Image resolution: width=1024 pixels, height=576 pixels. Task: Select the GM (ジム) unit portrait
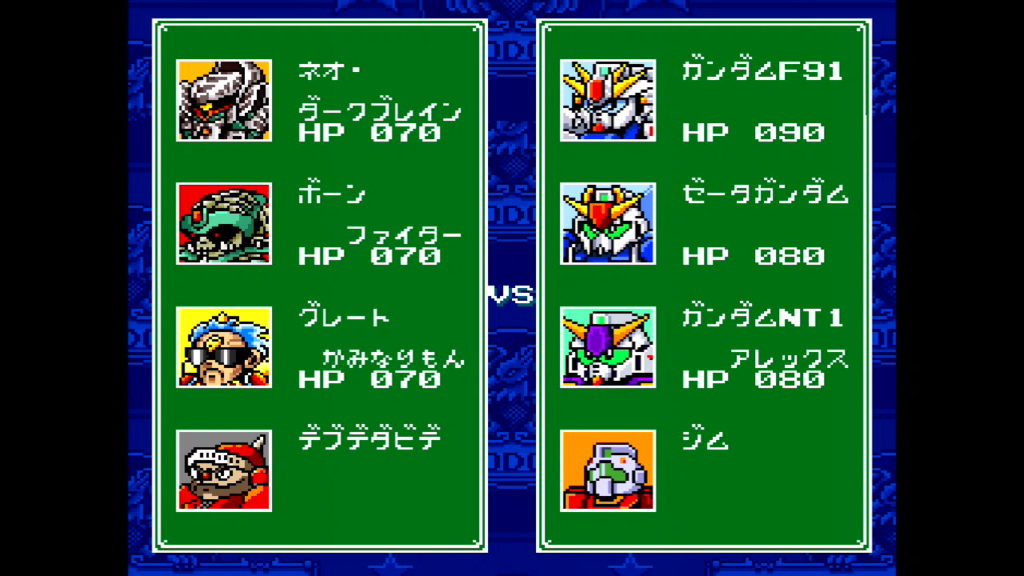[x=607, y=470]
